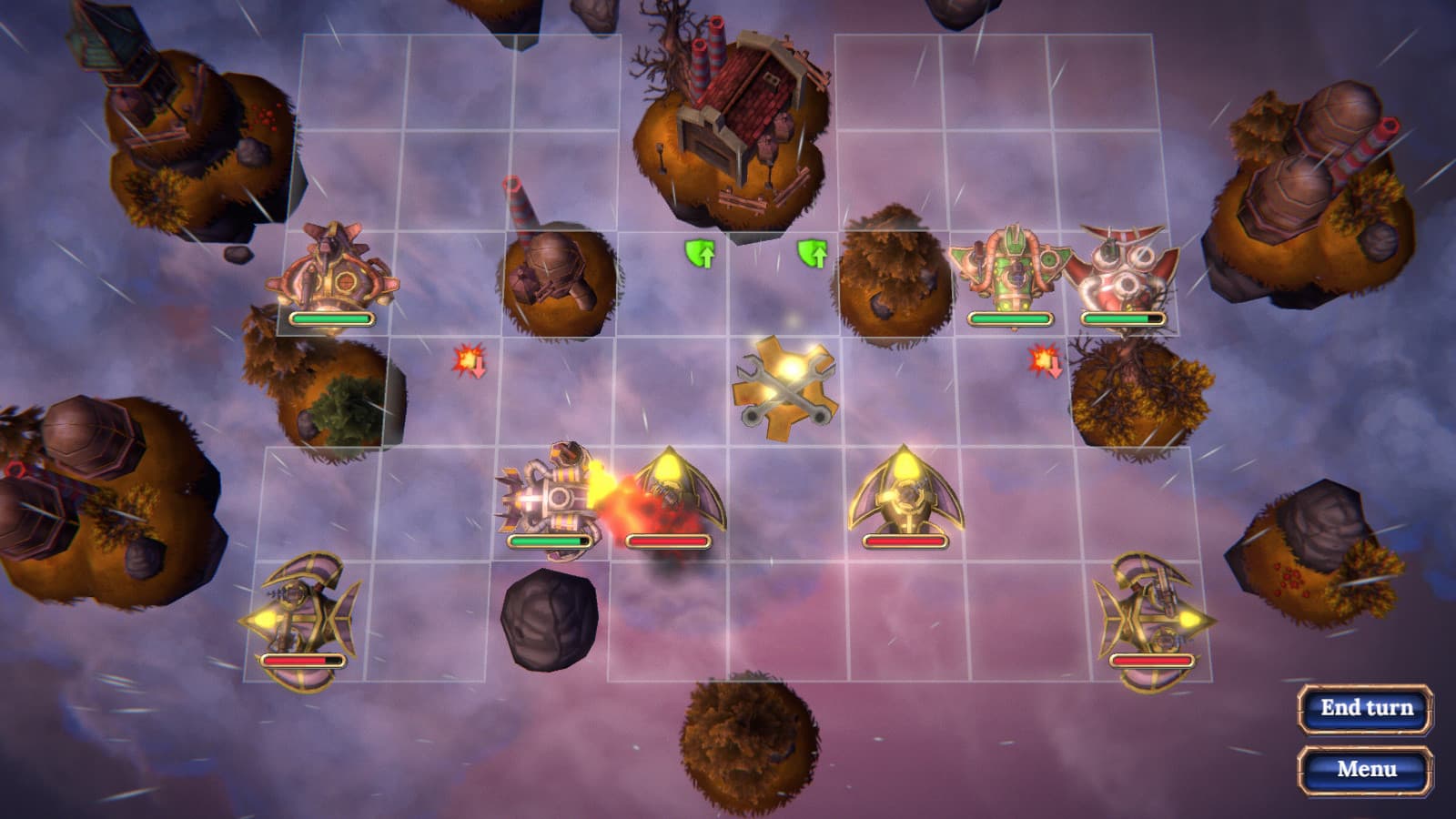Select the steampunk airship in the top-left grid
The width and height of the screenshot is (1456, 819).
tap(335, 273)
